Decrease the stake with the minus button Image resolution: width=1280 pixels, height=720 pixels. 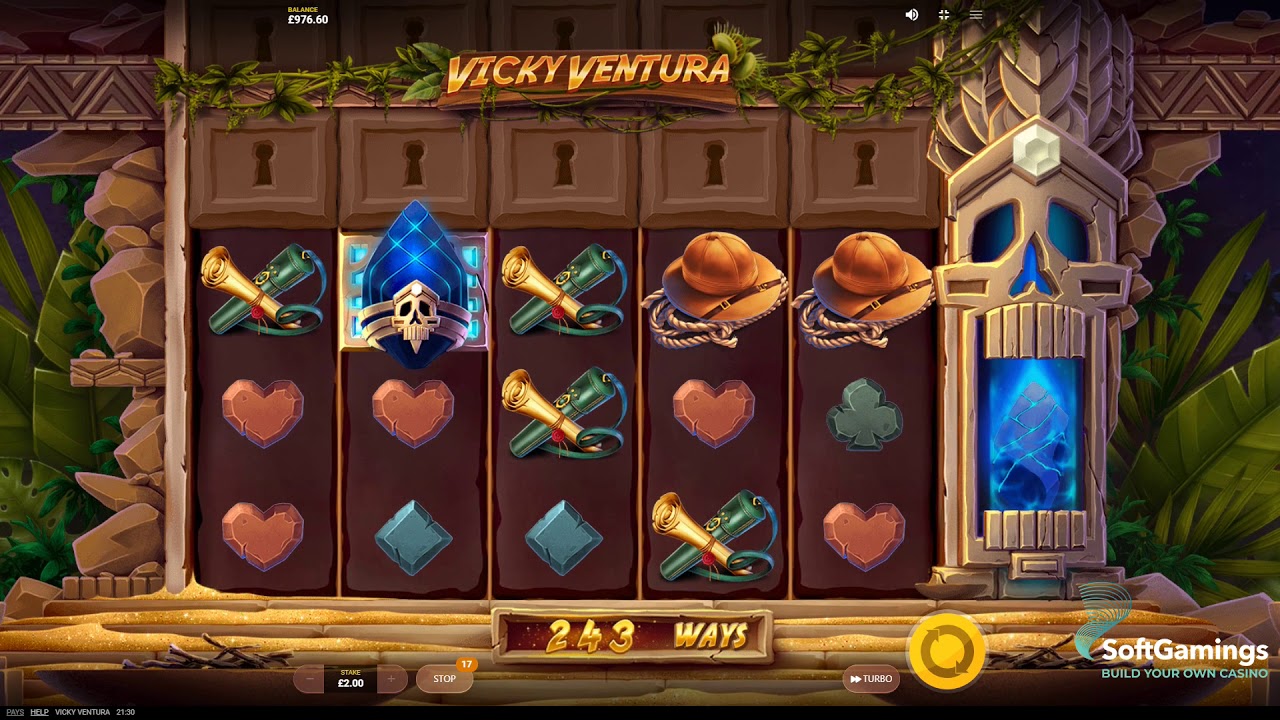click(309, 679)
